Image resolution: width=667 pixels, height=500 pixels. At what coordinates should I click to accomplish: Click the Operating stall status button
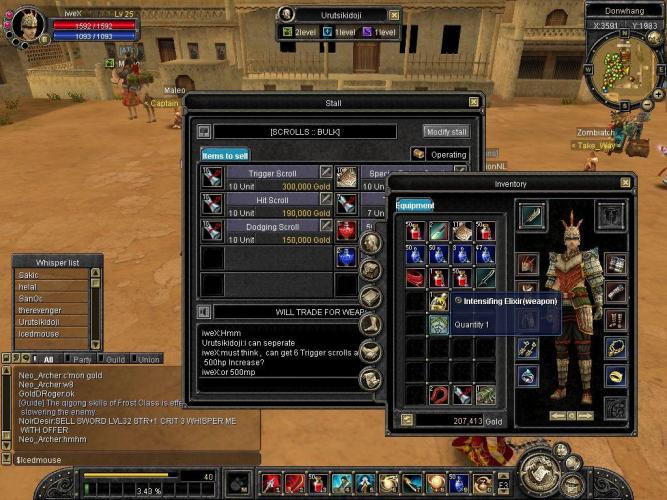pyautogui.click(x=440, y=155)
